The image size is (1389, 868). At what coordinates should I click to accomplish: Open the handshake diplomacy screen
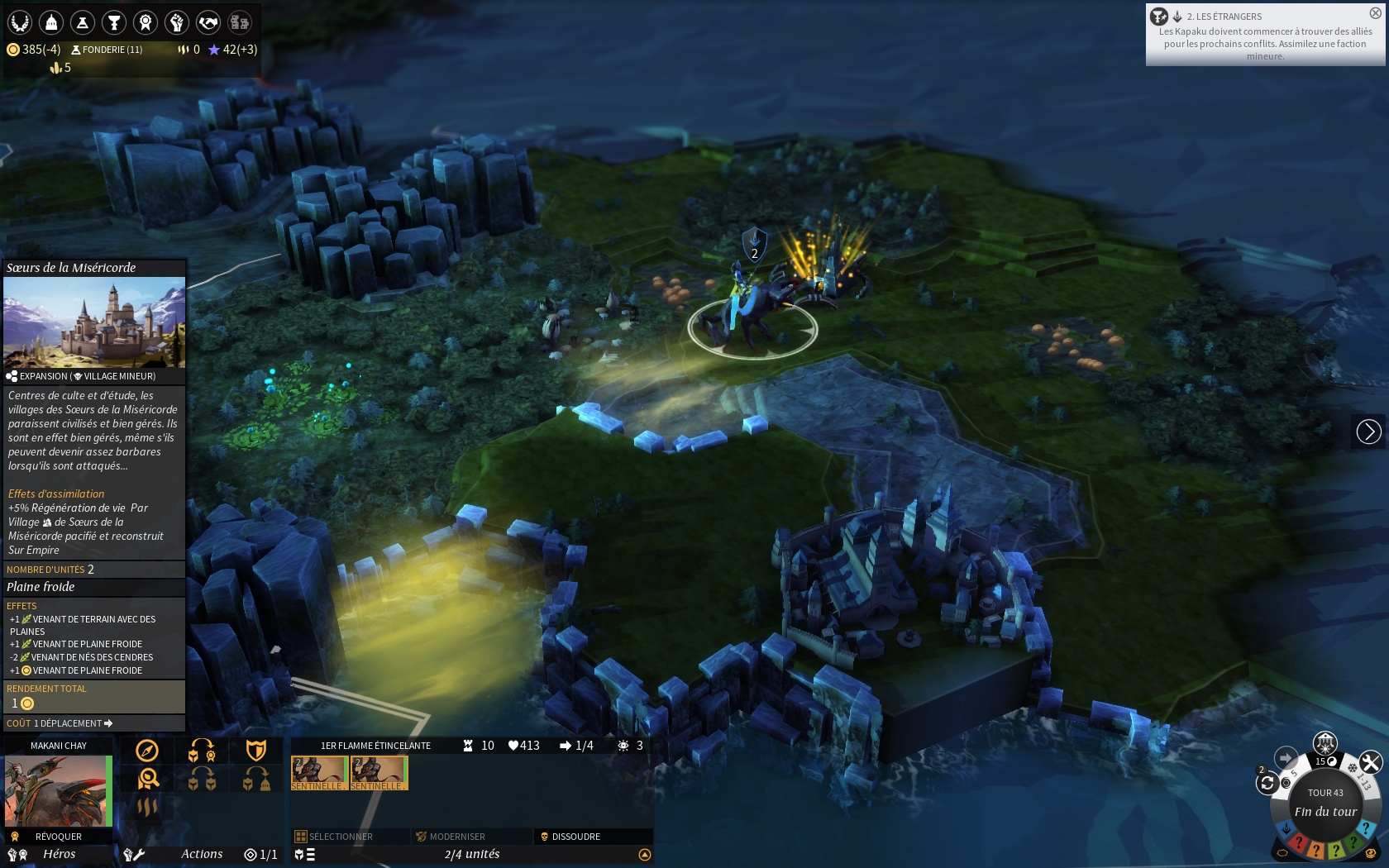(x=208, y=22)
